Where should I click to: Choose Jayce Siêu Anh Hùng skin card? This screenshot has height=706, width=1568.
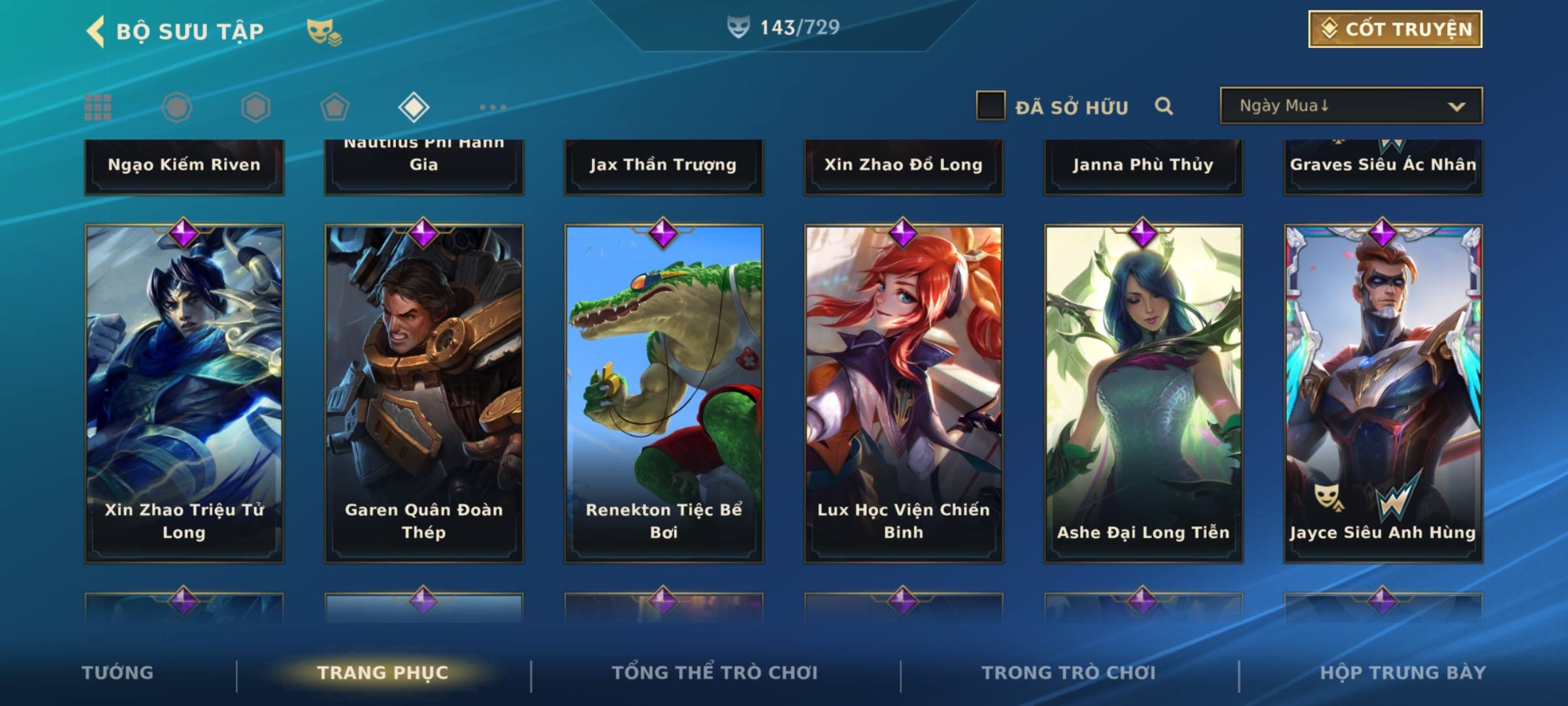click(x=1383, y=392)
